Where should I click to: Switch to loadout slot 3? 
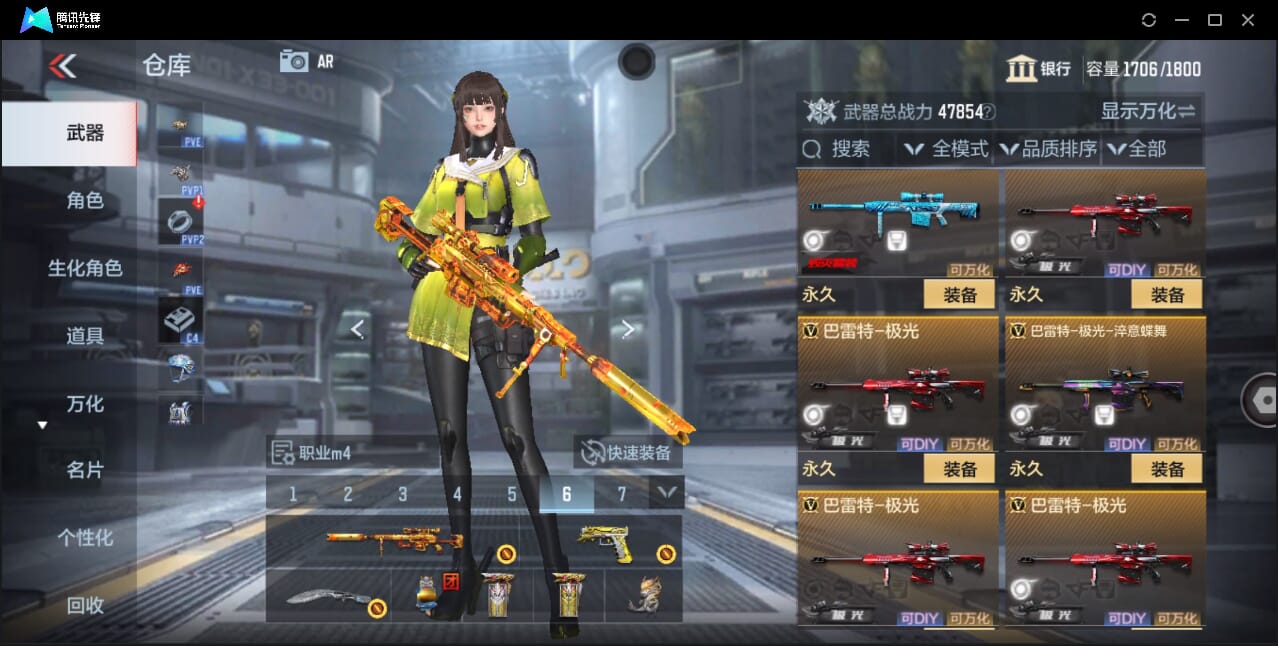(x=403, y=494)
